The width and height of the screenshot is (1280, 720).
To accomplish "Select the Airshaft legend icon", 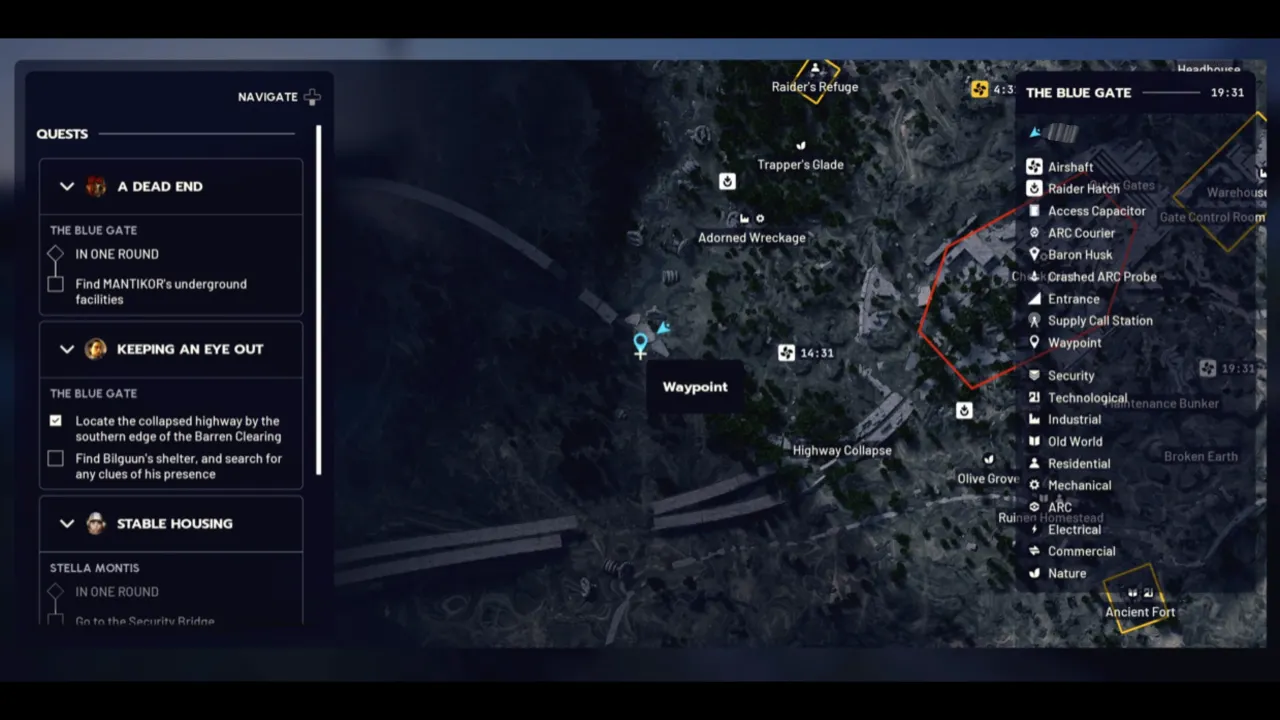I will [1034, 166].
